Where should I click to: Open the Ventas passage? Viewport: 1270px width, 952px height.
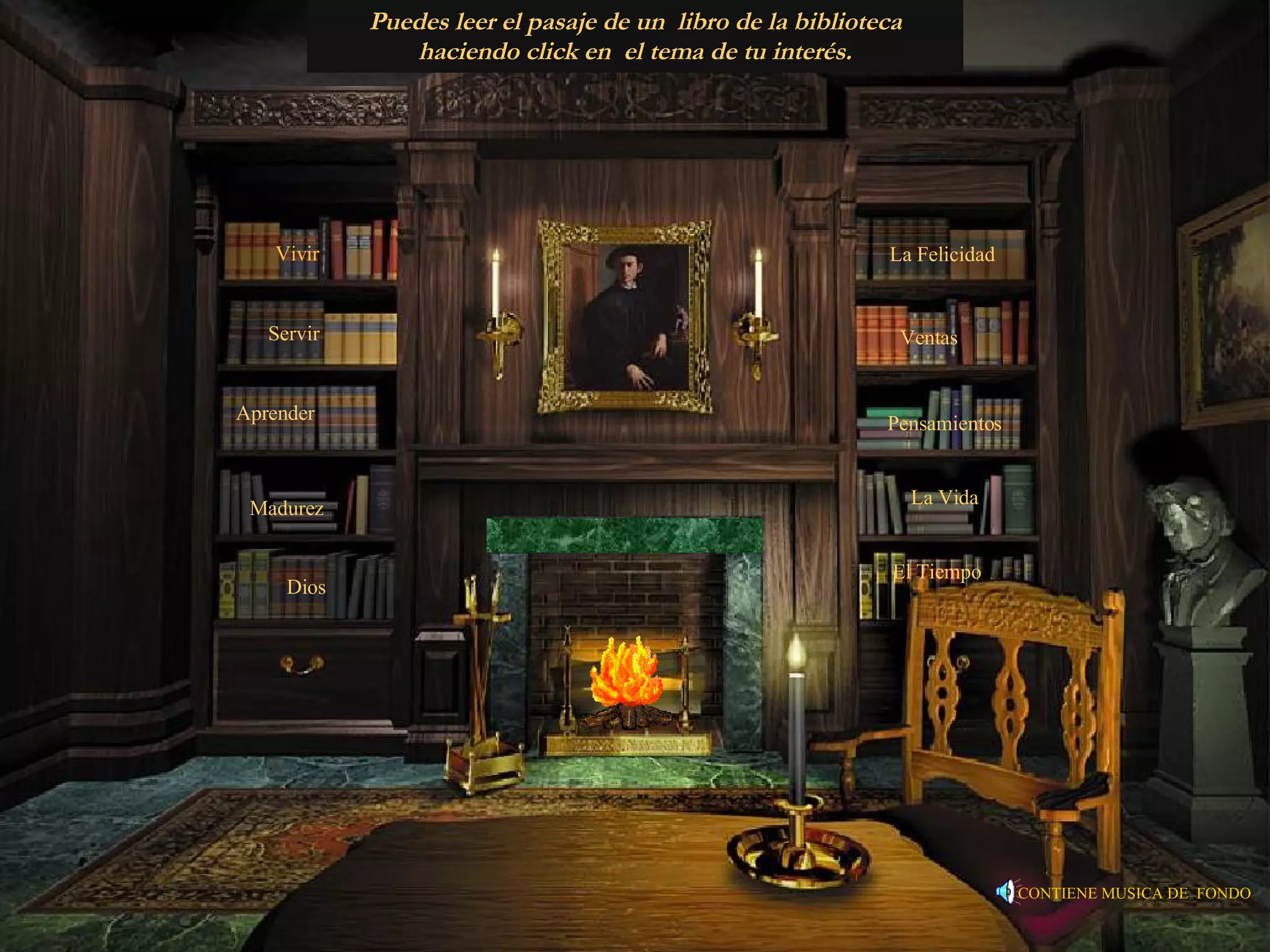[x=929, y=338]
